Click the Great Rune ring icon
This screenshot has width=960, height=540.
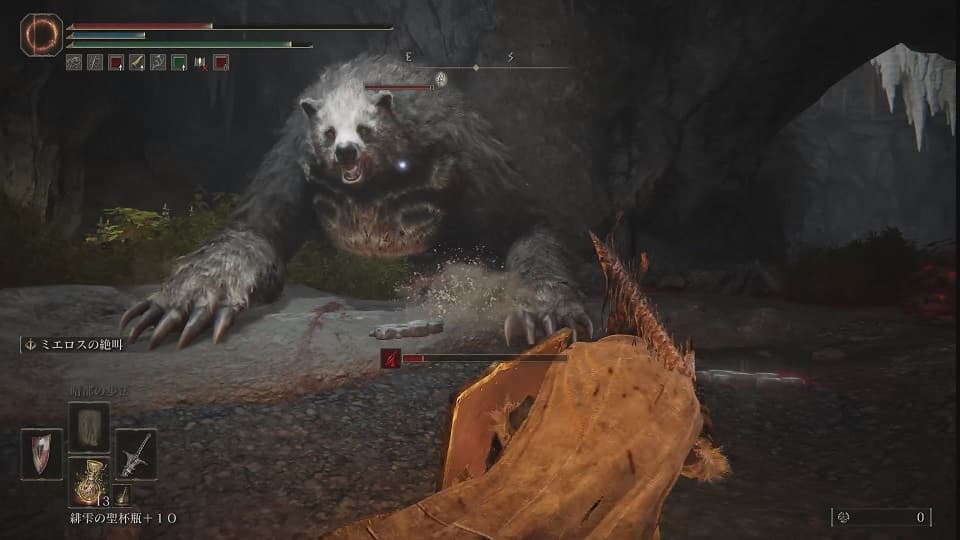tap(42, 36)
